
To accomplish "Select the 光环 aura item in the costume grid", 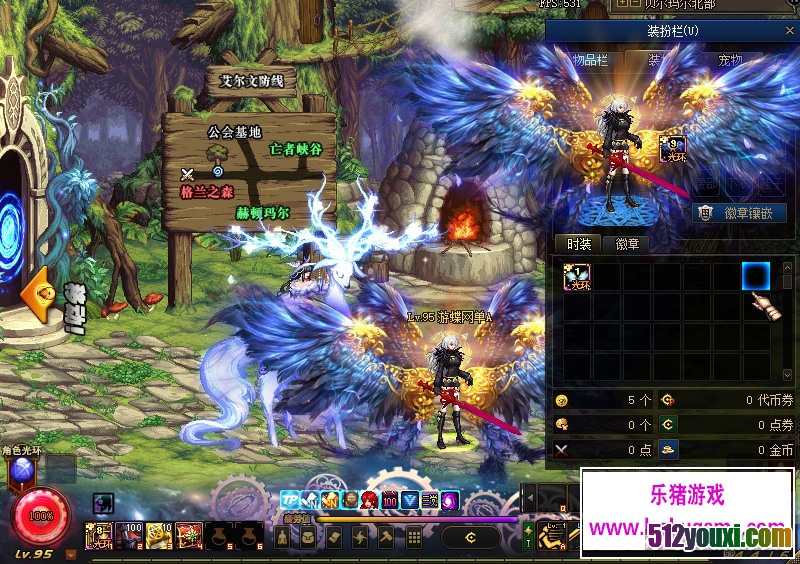I will point(577,277).
